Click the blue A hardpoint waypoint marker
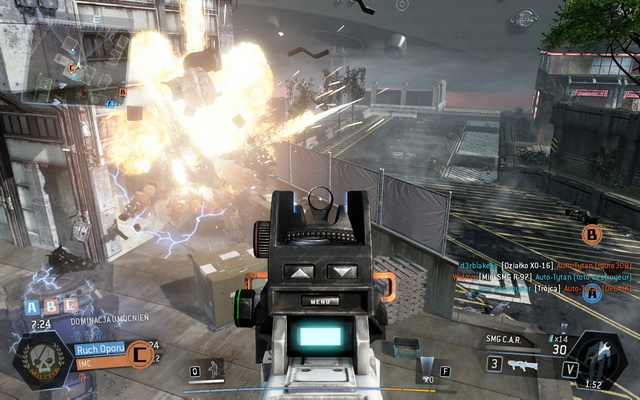The height and width of the screenshot is (400, 640). pos(593,293)
